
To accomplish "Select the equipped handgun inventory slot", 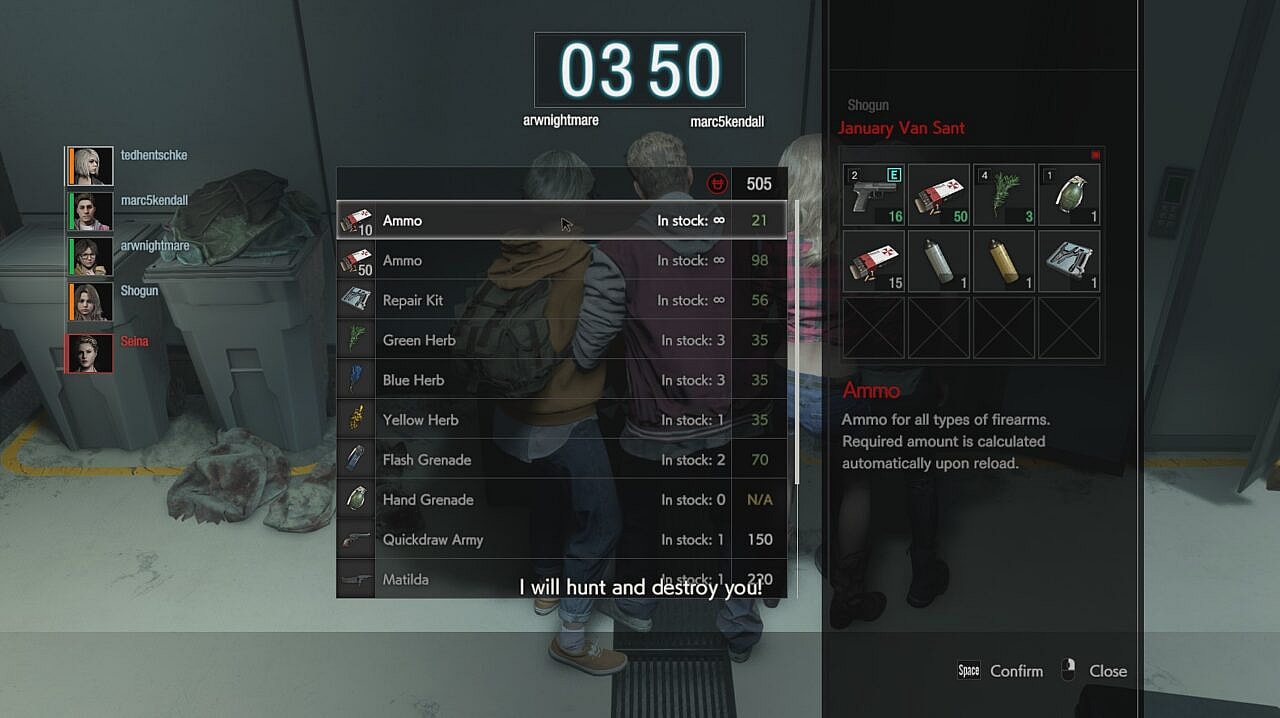I will click(874, 196).
